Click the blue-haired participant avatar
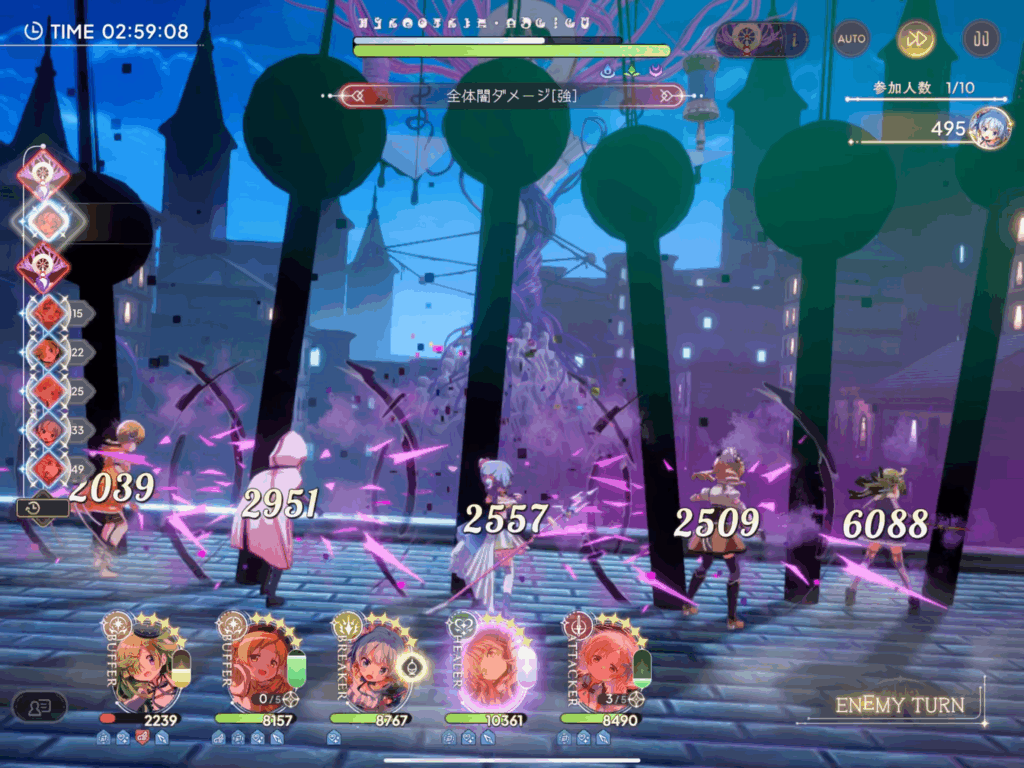The image size is (1024, 768). 988,127
